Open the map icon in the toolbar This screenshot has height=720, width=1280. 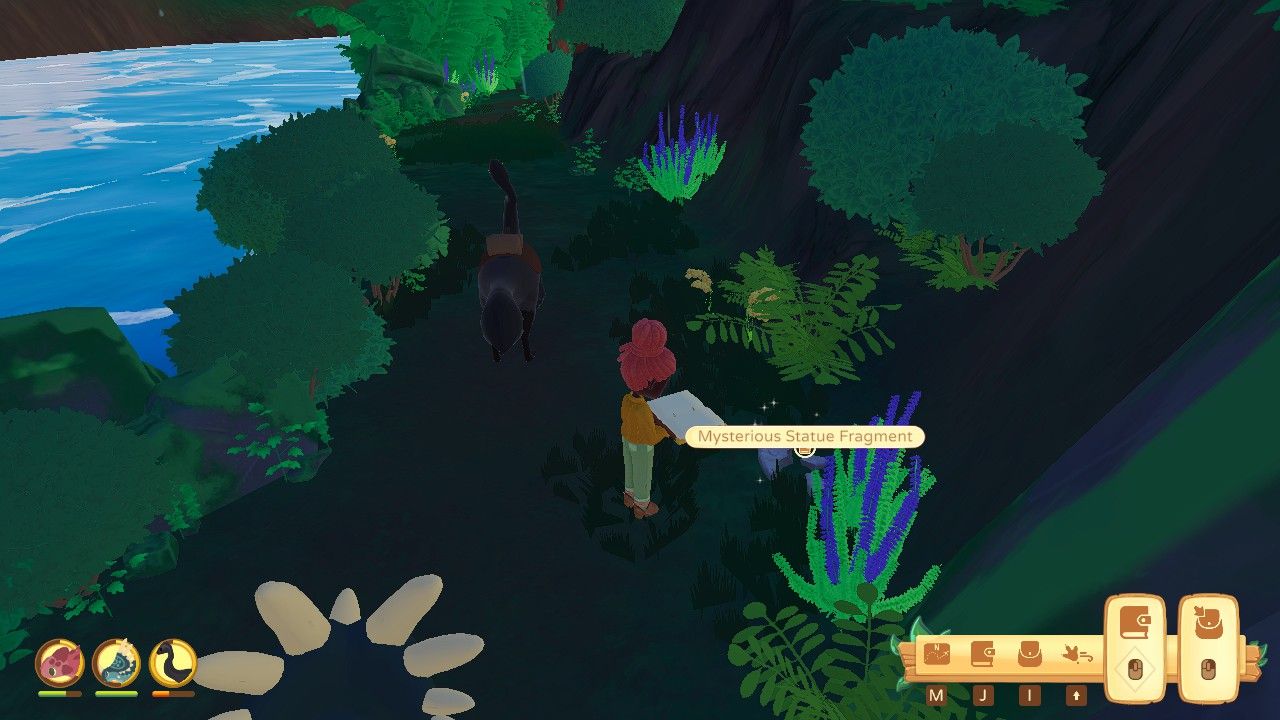937,653
